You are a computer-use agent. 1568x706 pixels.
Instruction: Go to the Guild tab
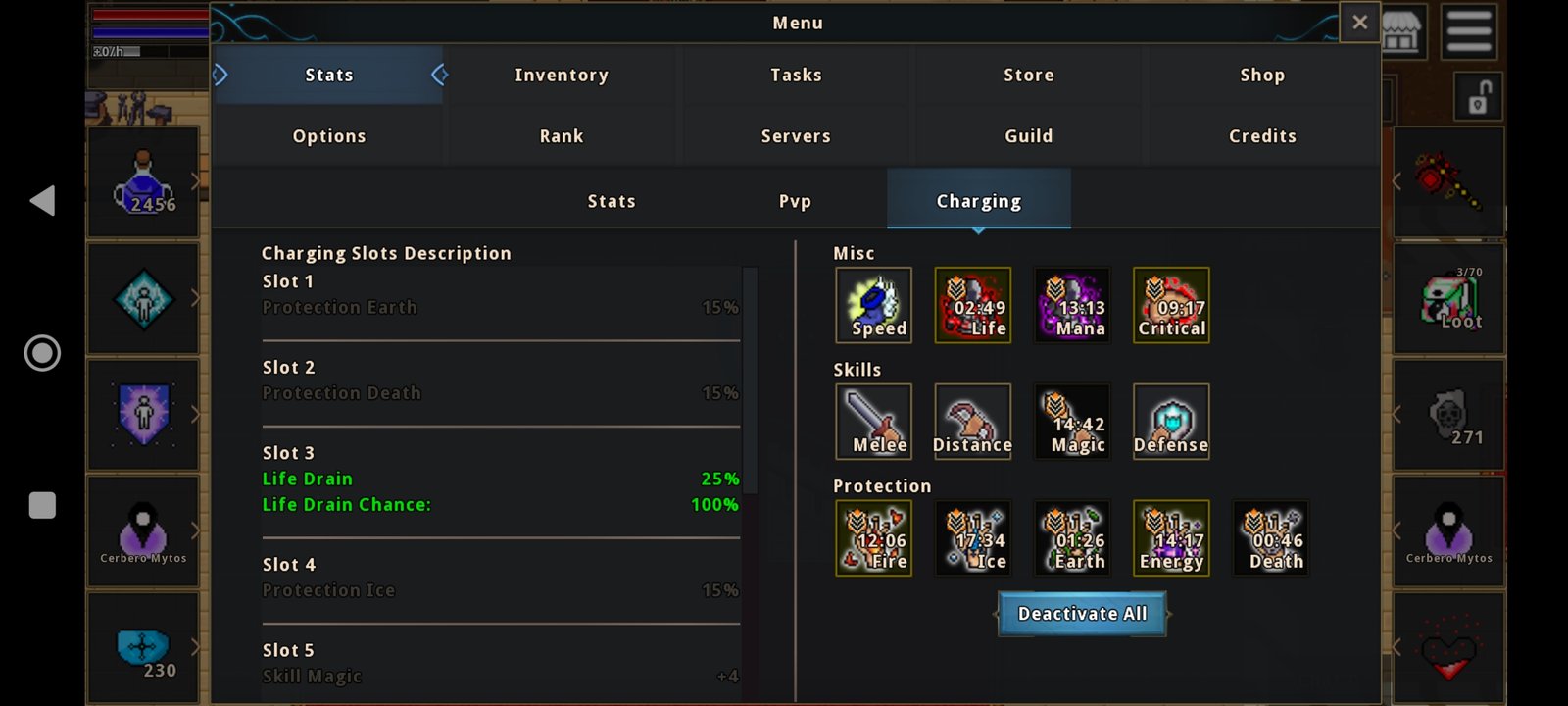coord(1028,136)
